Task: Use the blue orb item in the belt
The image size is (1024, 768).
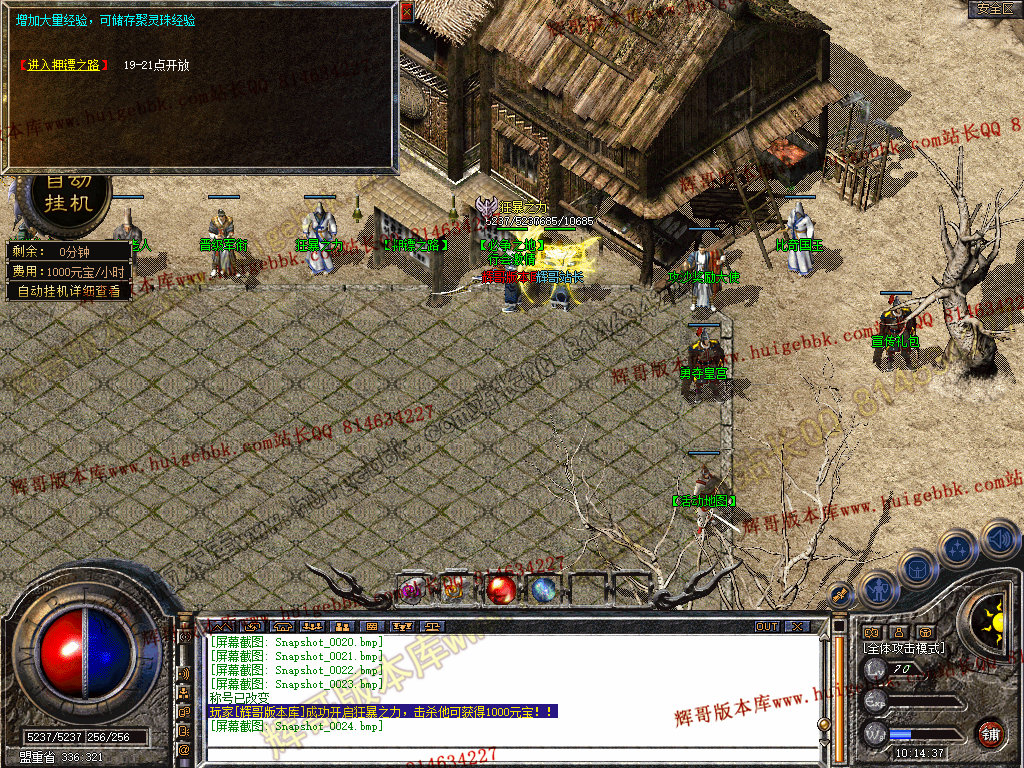Action: click(543, 589)
